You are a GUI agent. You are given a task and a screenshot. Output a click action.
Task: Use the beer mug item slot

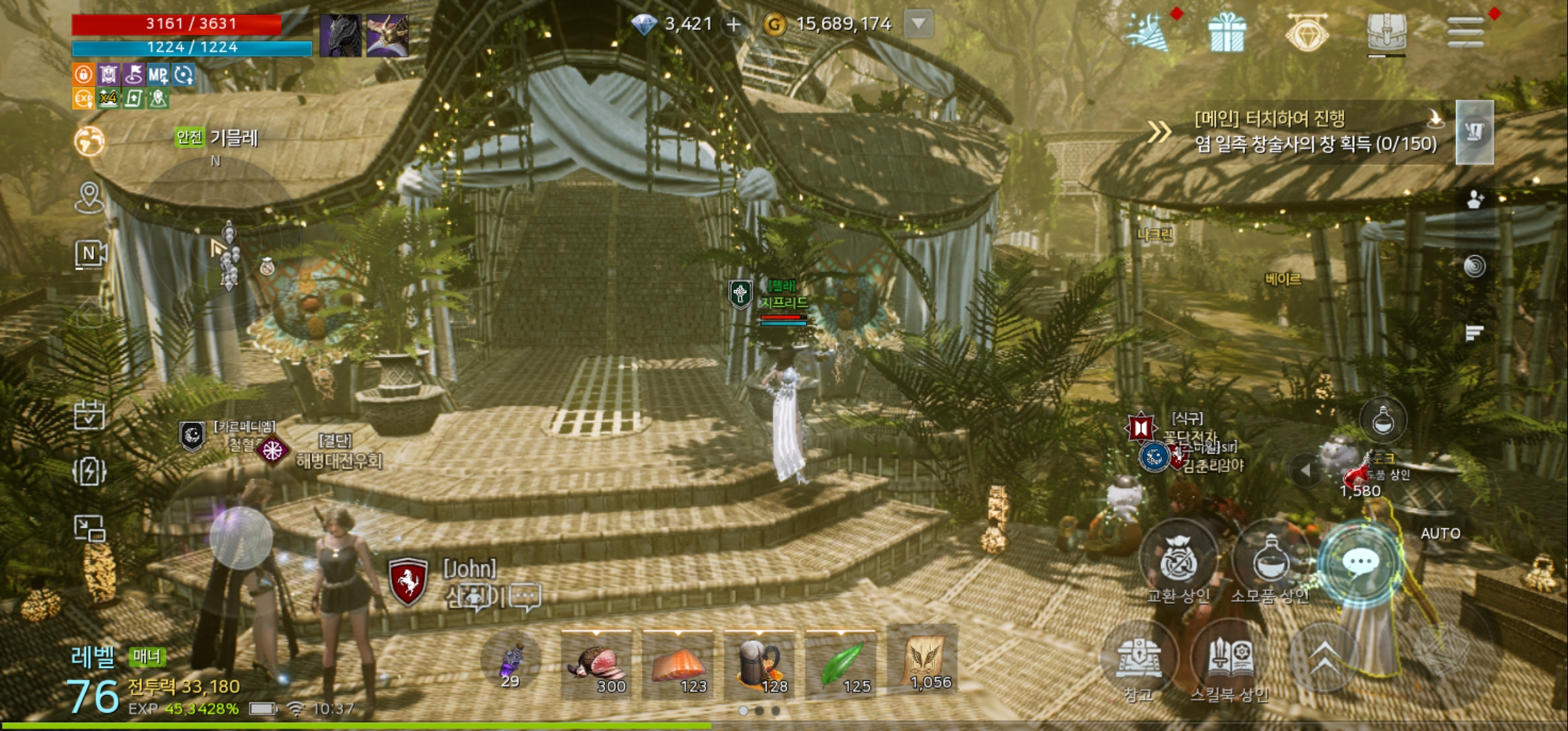[x=760, y=665]
